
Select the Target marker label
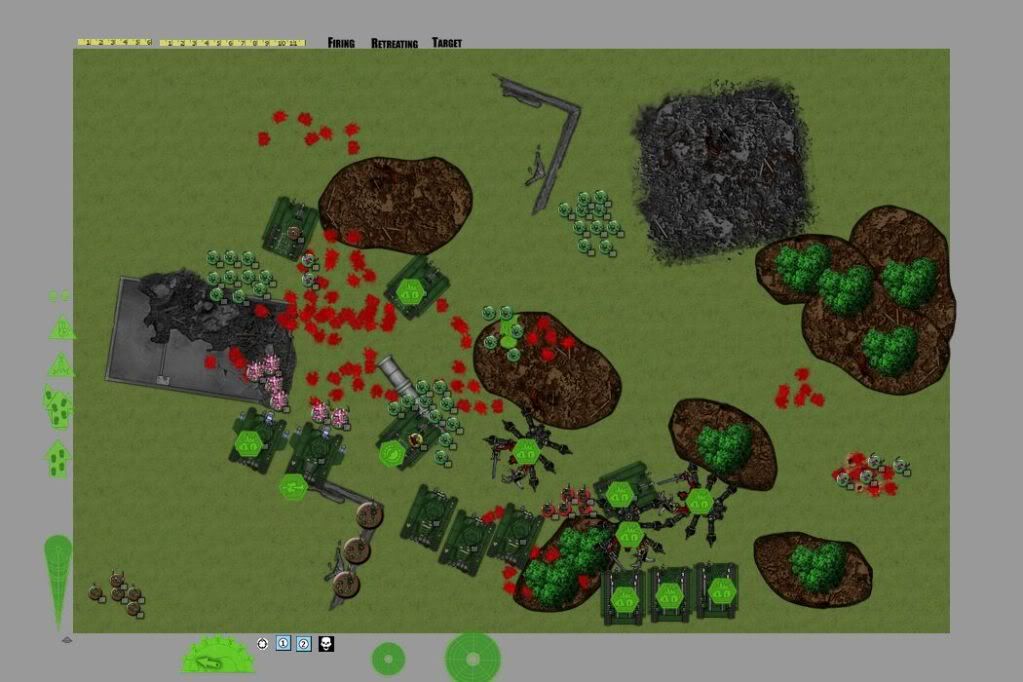pyautogui.click(x=447, y=43)
